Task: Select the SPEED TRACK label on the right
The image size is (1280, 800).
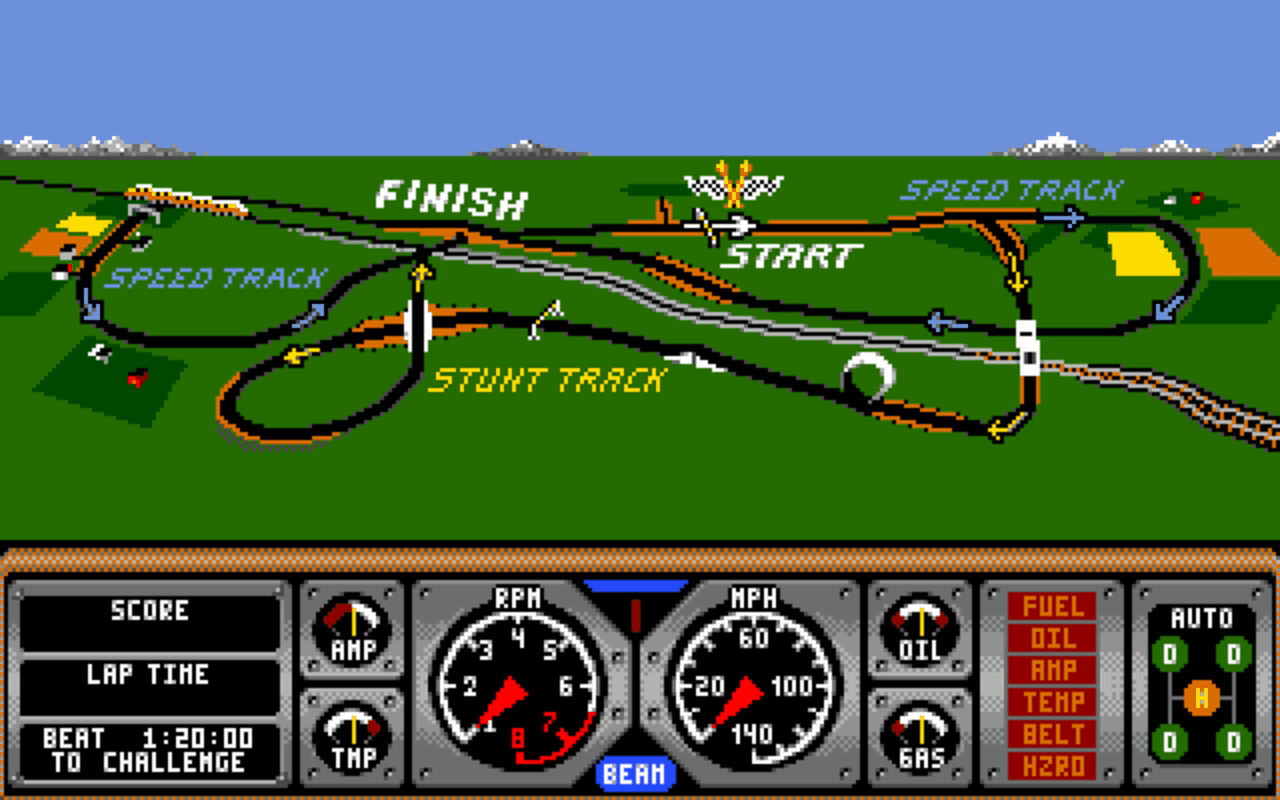Action: tap(1010, 188)
